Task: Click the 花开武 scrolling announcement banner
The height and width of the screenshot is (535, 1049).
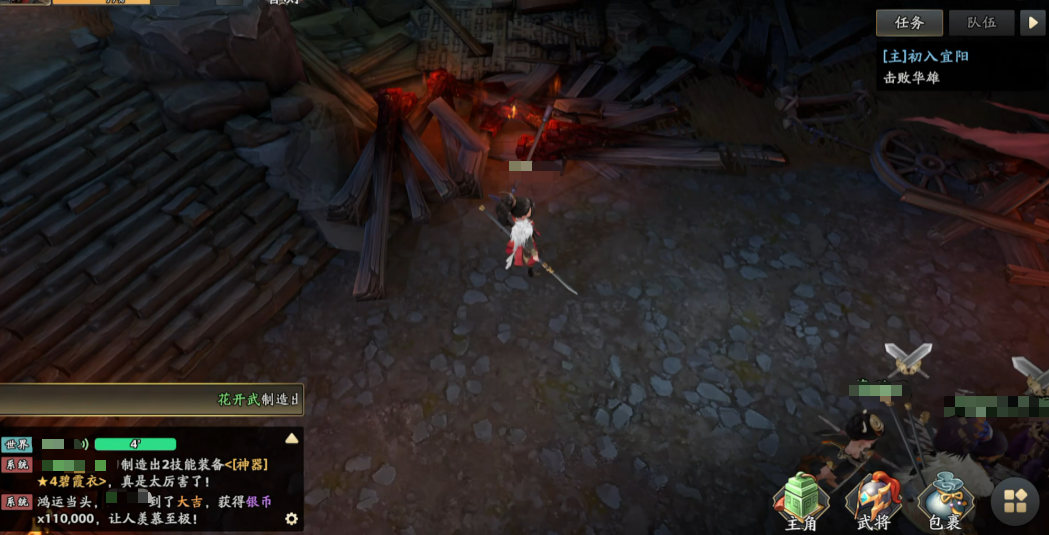Action: click(150, 400)
